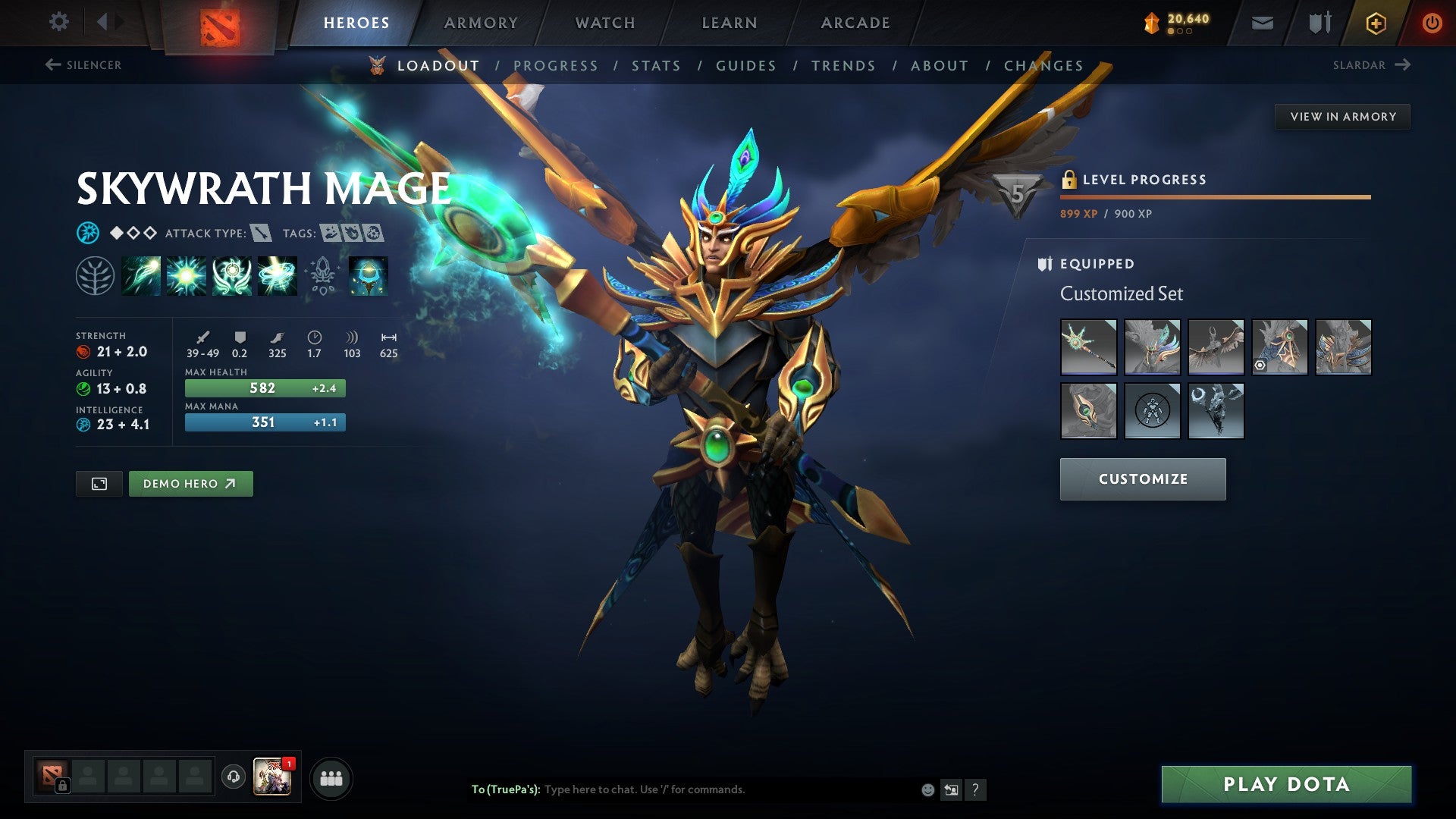This screenshot has height=819, width=1456.
Task: Select Skywrath Mage's talent tree icon
Action: pos(96,275)
